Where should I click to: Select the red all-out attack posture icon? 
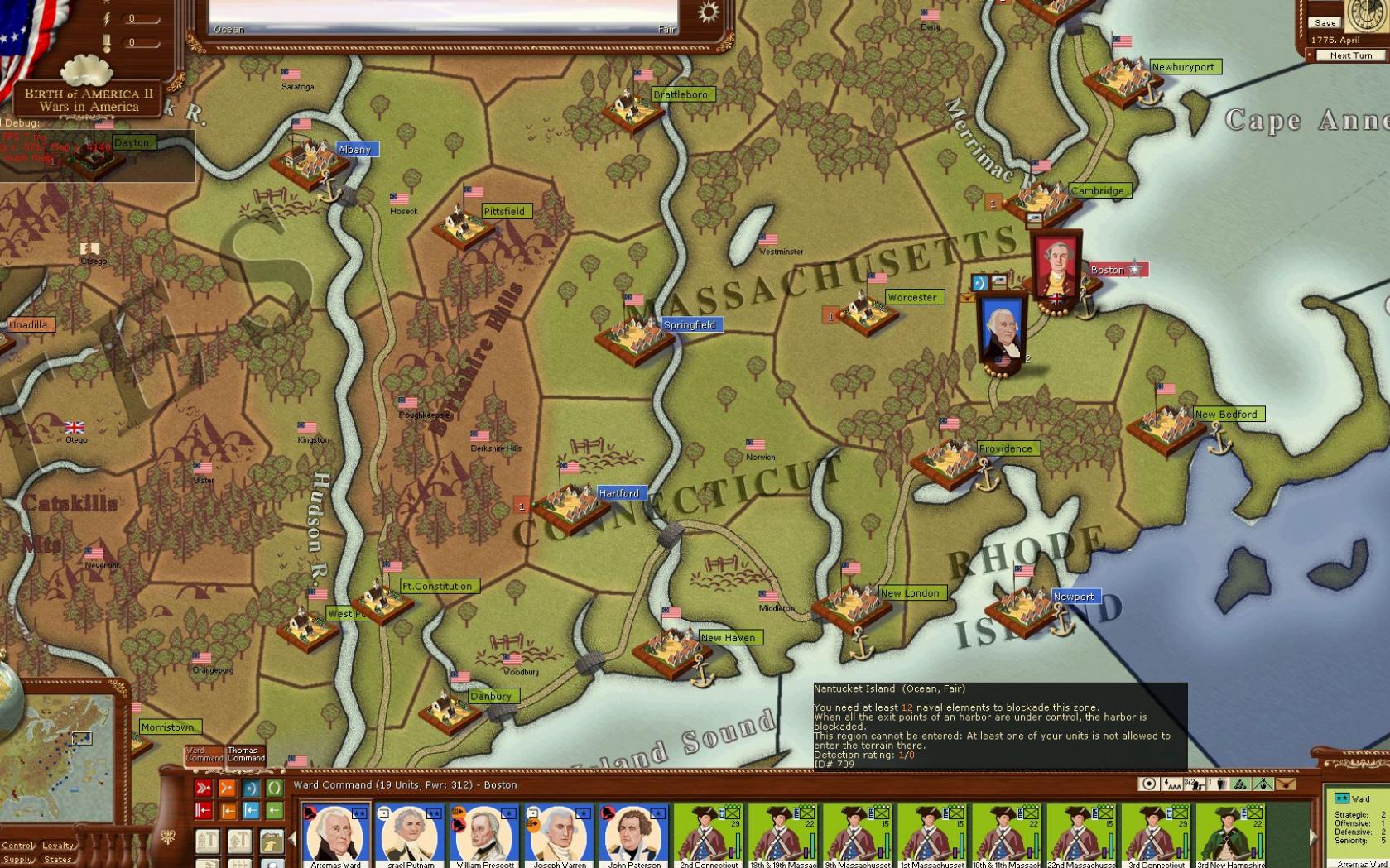202,788
